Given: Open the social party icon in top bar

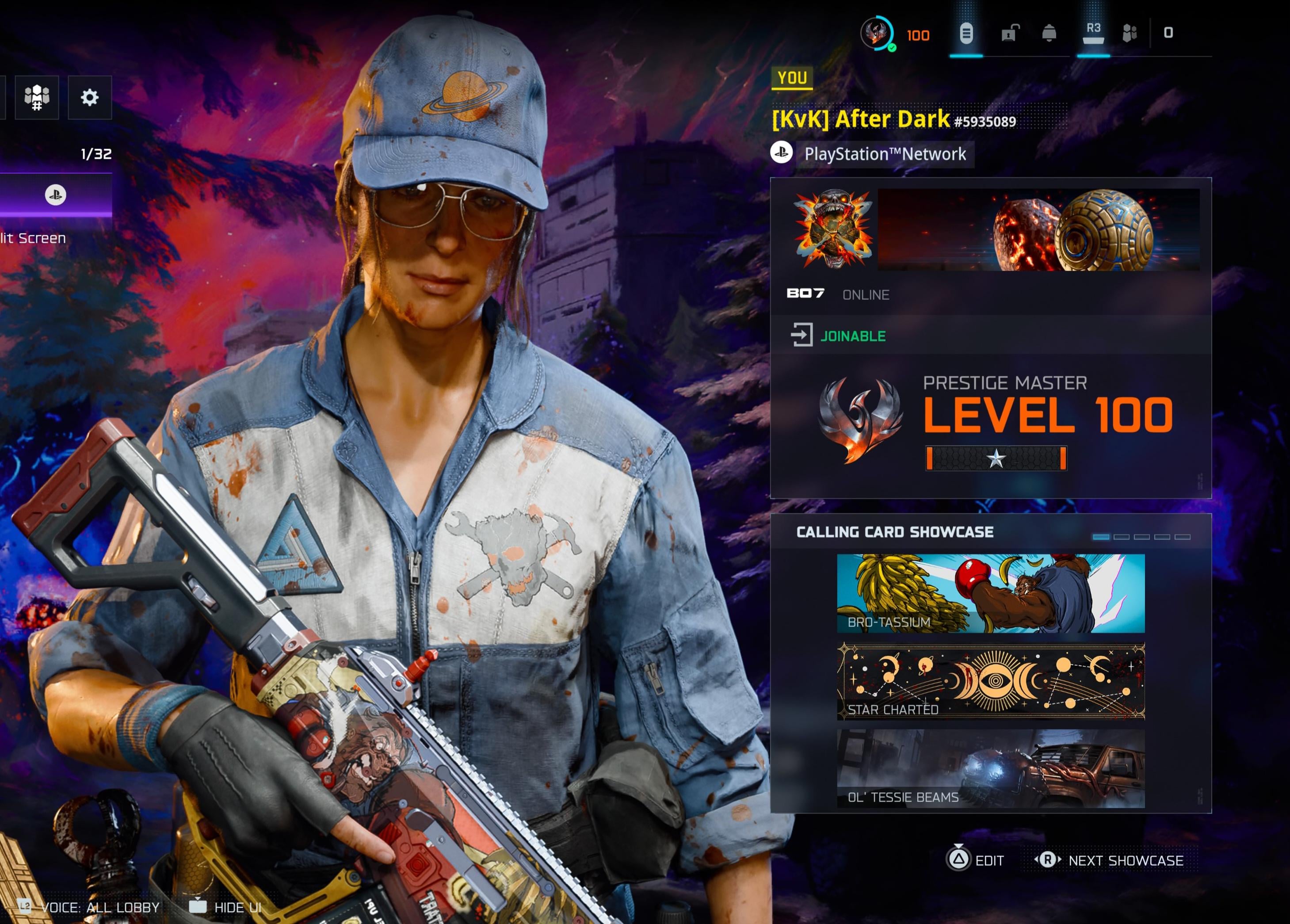Looking at the screenshot, I should coord(1130,34).
